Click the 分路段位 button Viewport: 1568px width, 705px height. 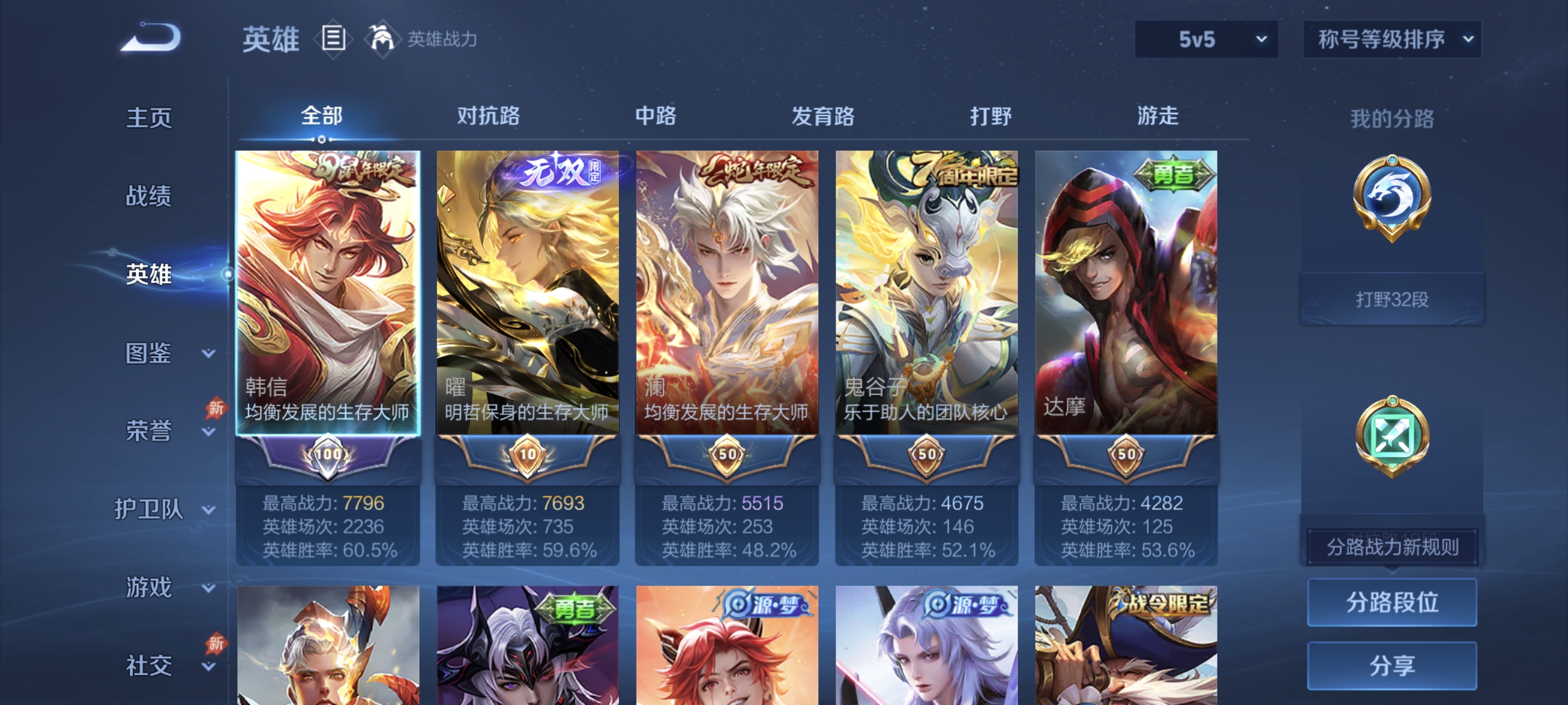(x=1394, y=603)
